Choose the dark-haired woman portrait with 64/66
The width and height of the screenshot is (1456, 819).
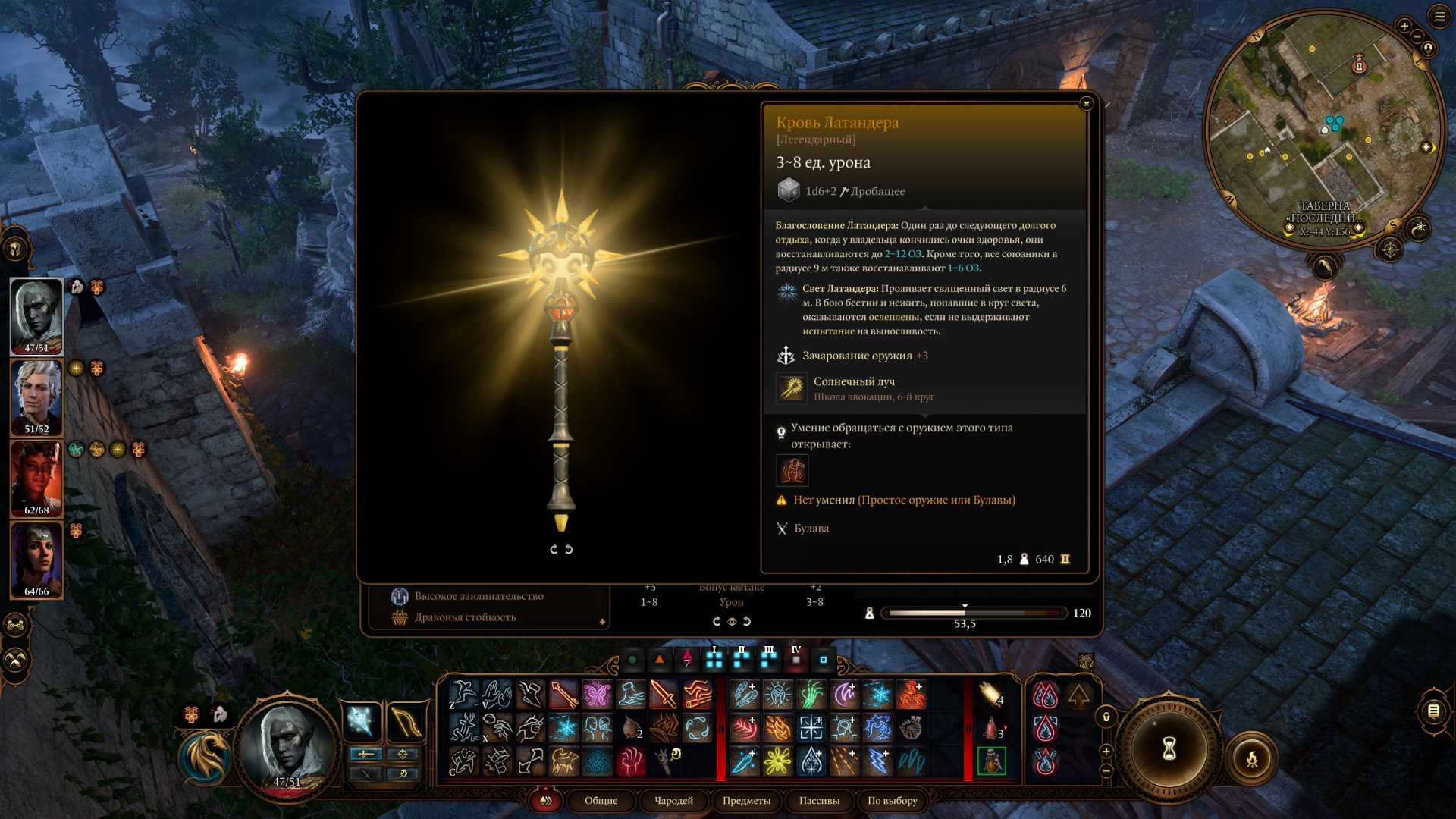click(x=36, y=559)
